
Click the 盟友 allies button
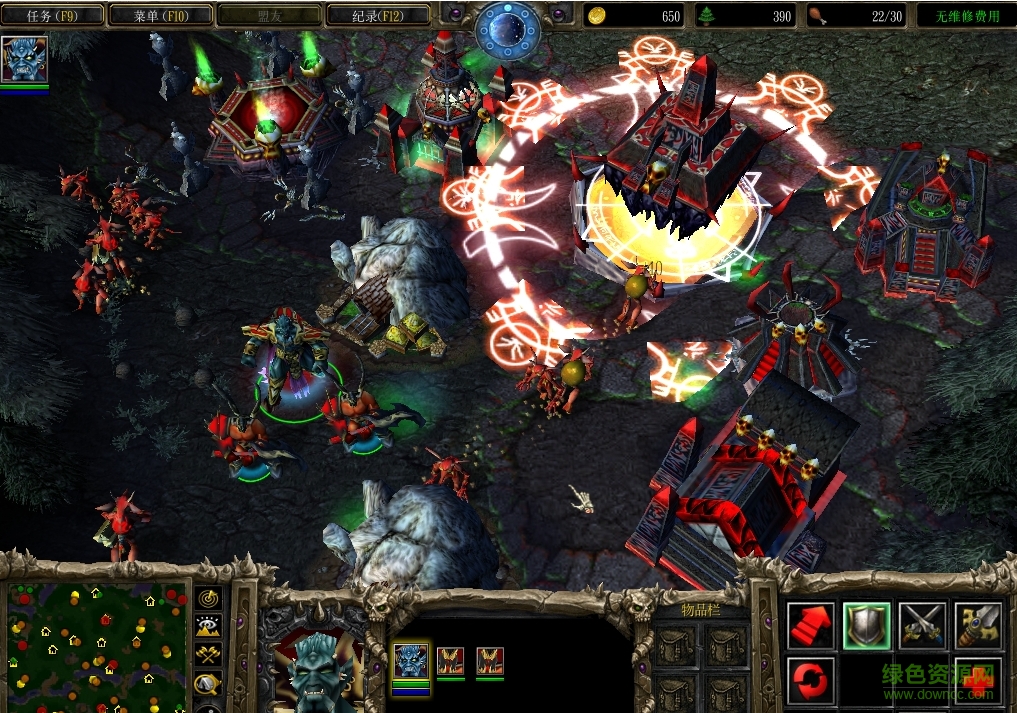(268, 15)
